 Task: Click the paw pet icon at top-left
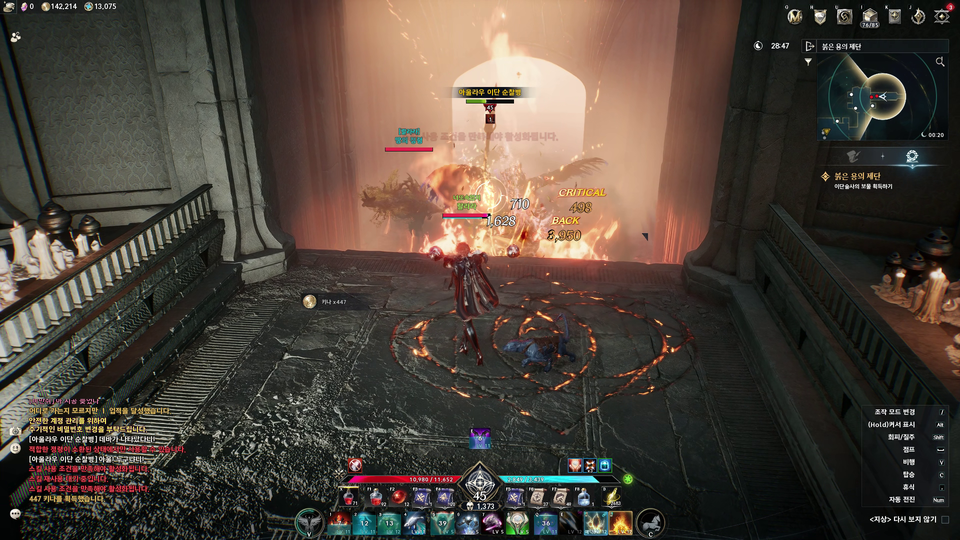point(16,36)
